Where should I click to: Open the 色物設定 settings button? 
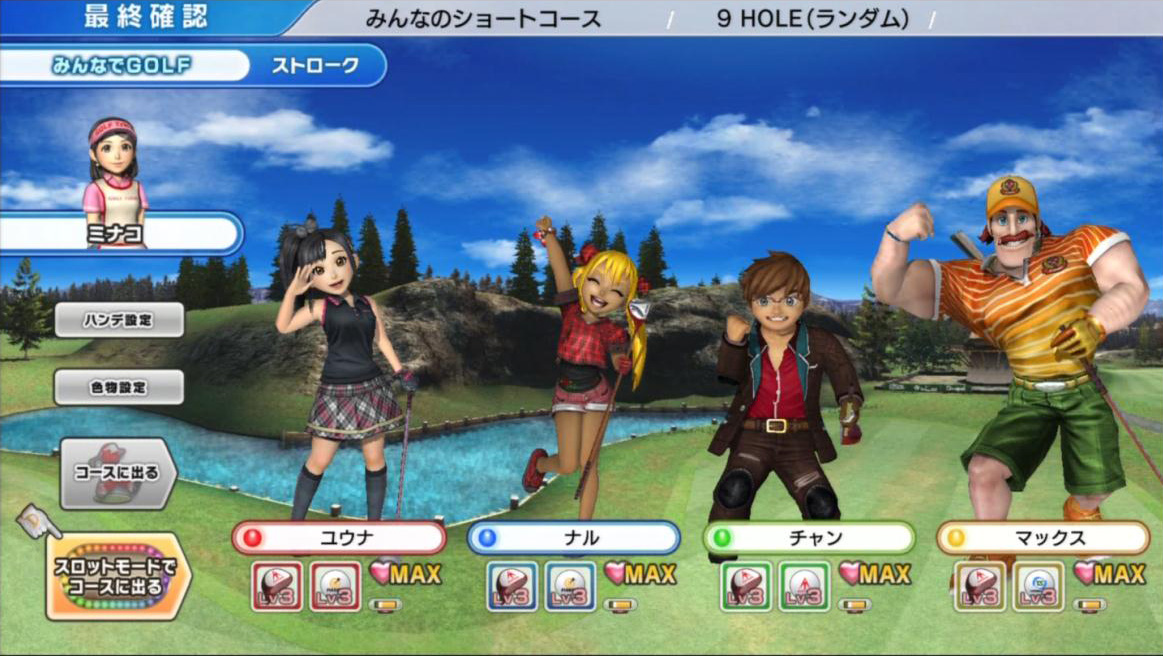coord(119,387)
